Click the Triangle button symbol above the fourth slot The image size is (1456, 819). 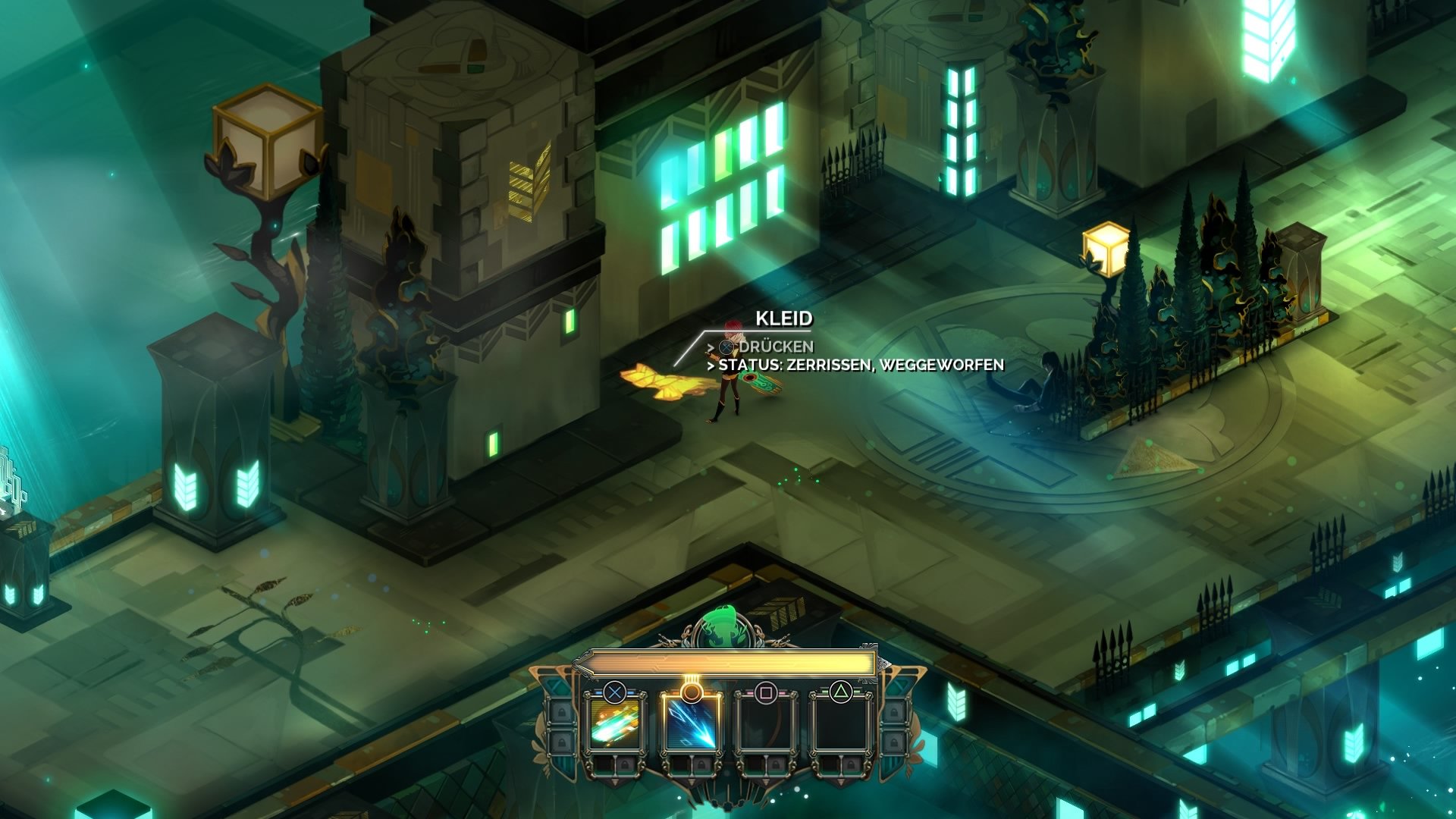click(x=842, y=691)
